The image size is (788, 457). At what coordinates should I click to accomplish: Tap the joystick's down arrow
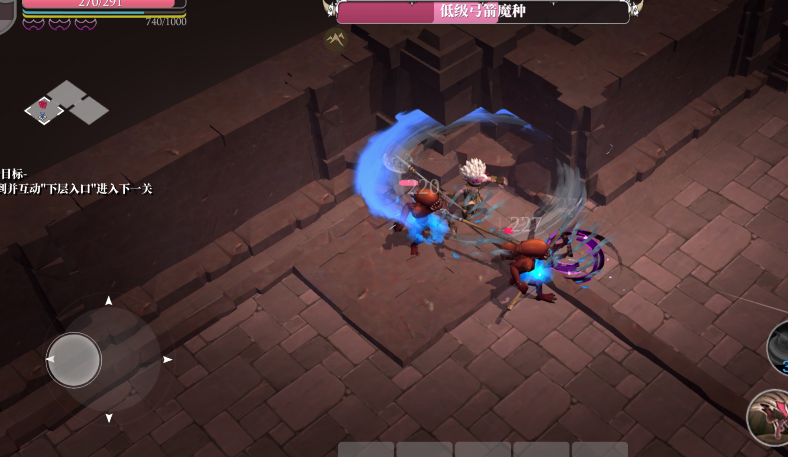click(x=109, y=417)
